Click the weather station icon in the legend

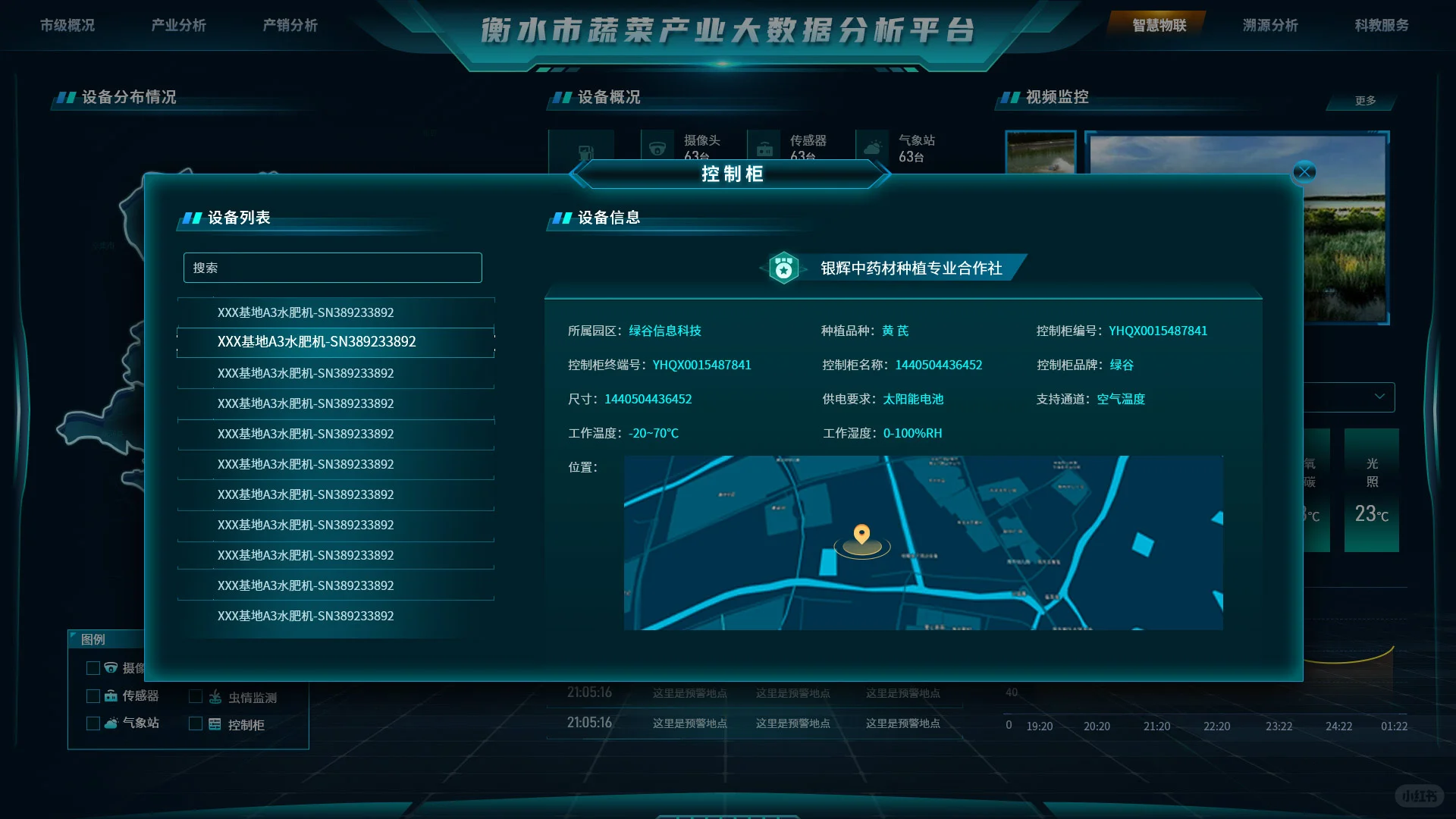[x=111, y=723]
